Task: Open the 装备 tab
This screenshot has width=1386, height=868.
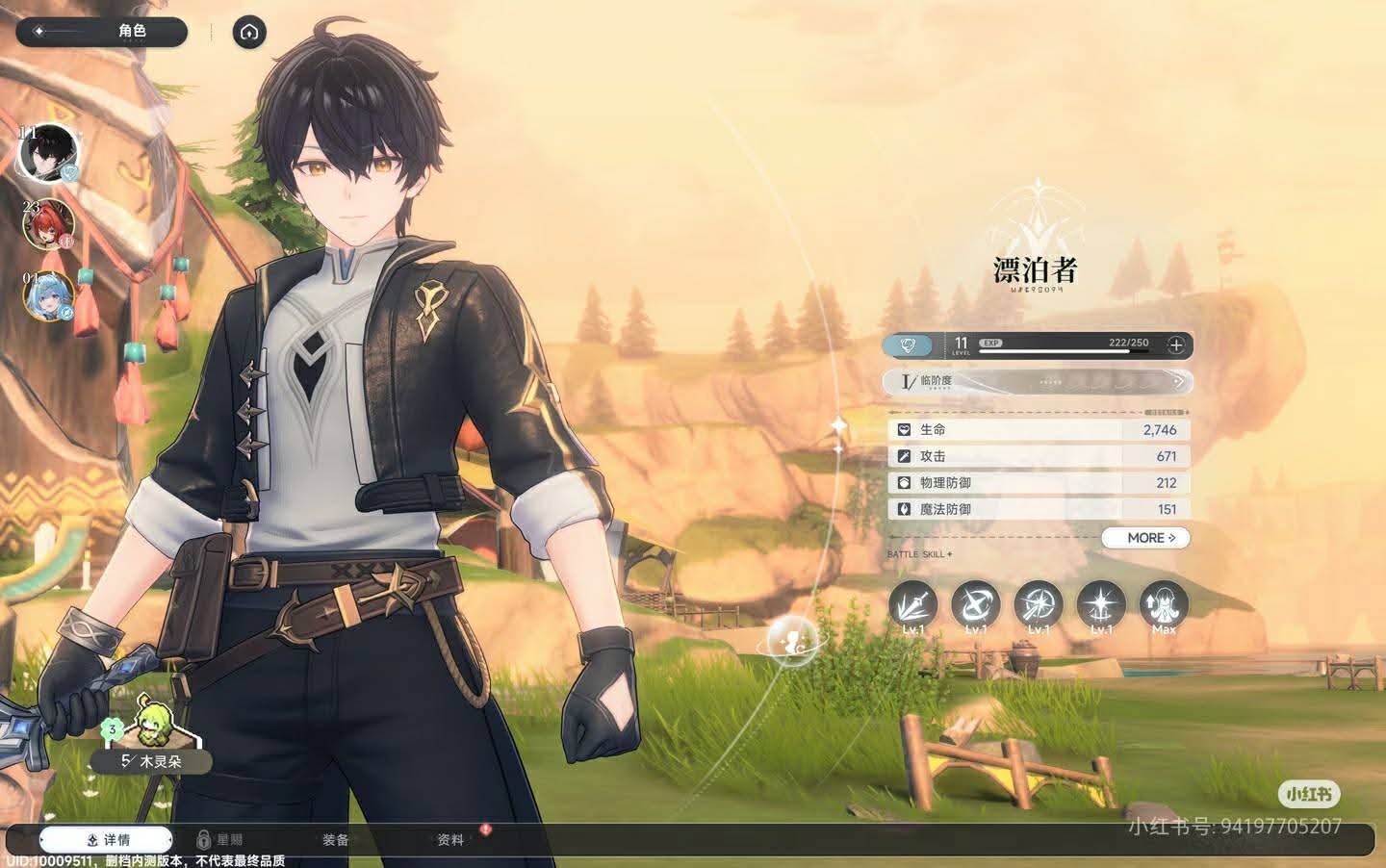Action: pyautogui.click(x=336, y=840)
